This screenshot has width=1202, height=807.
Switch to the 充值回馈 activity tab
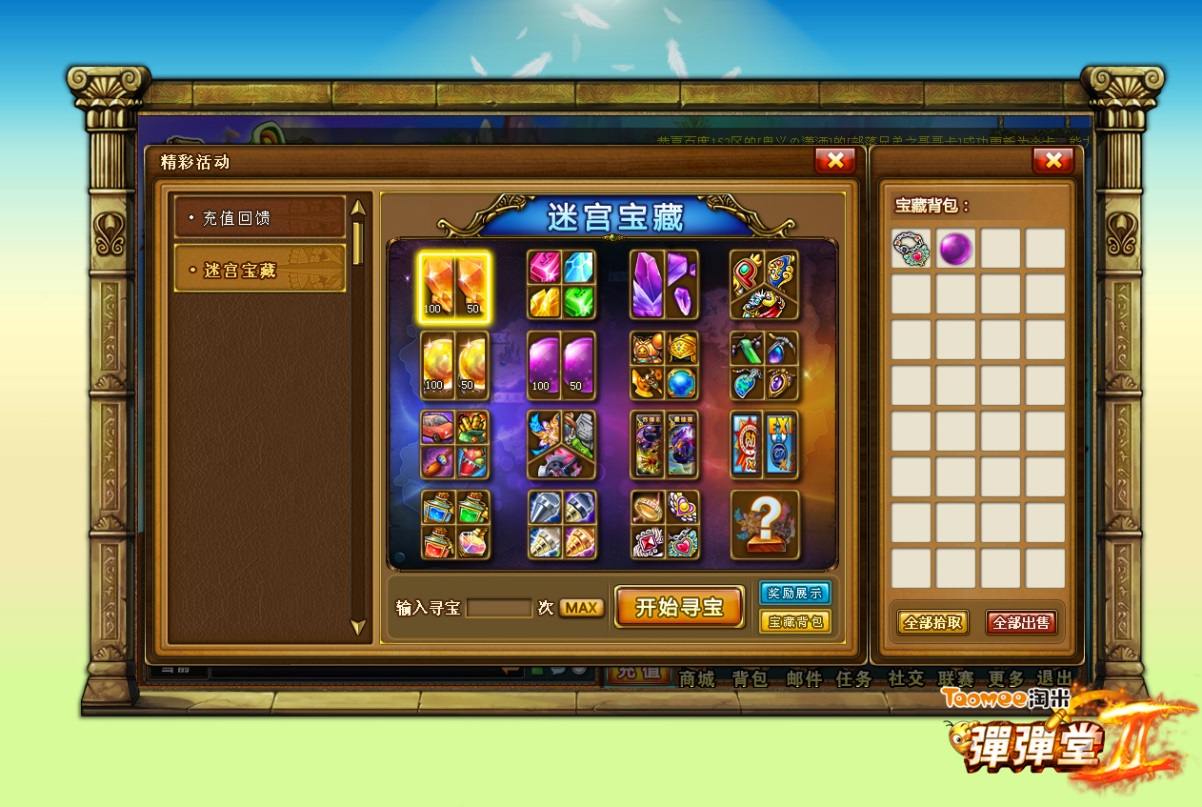tap(260, 217)
